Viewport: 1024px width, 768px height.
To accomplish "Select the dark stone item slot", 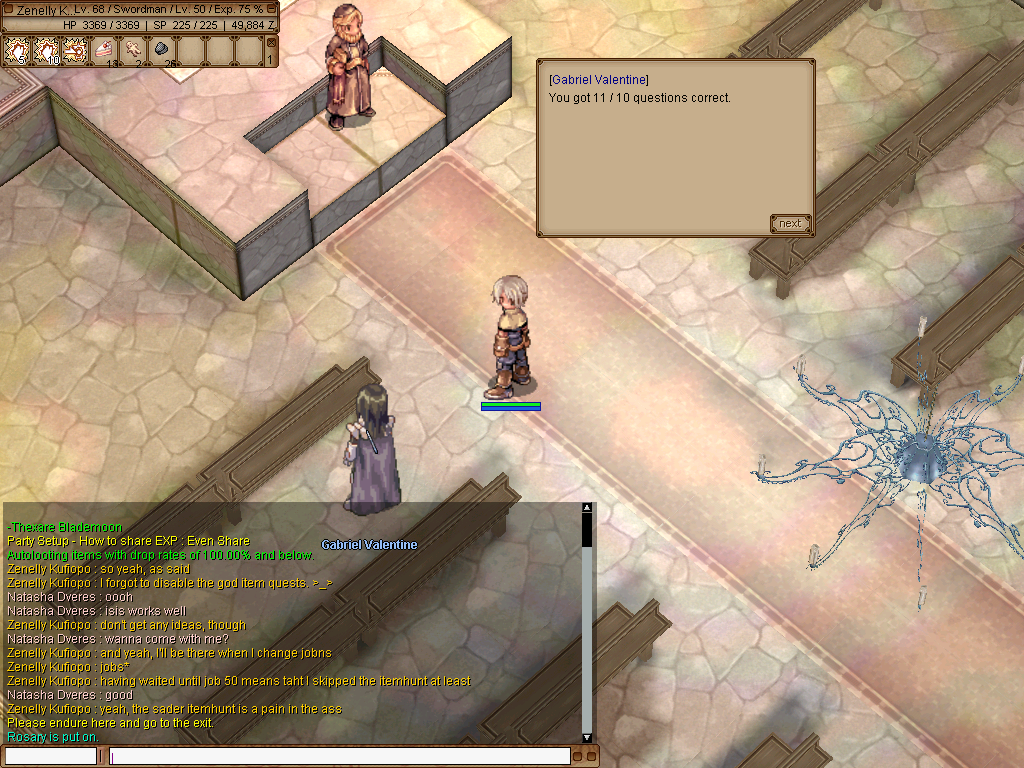I will pos(162,50).
